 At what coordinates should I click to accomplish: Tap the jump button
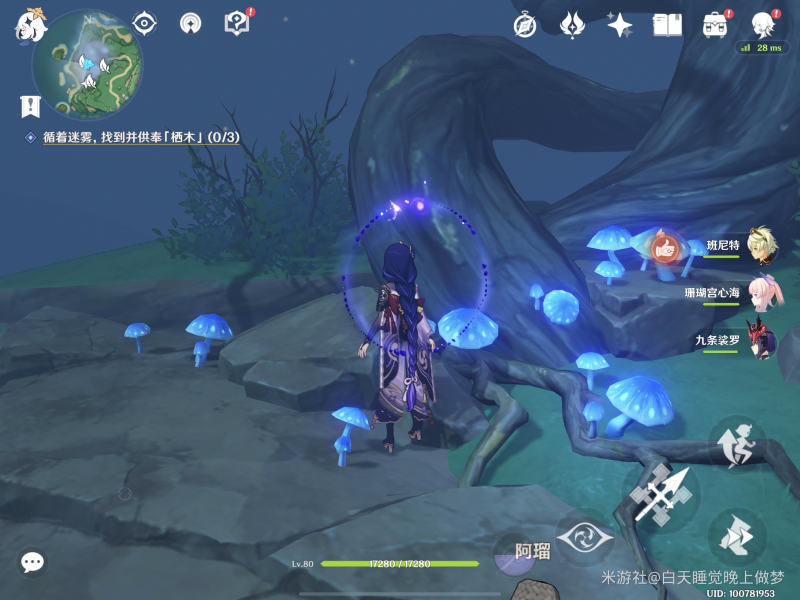tap(737, 446)
